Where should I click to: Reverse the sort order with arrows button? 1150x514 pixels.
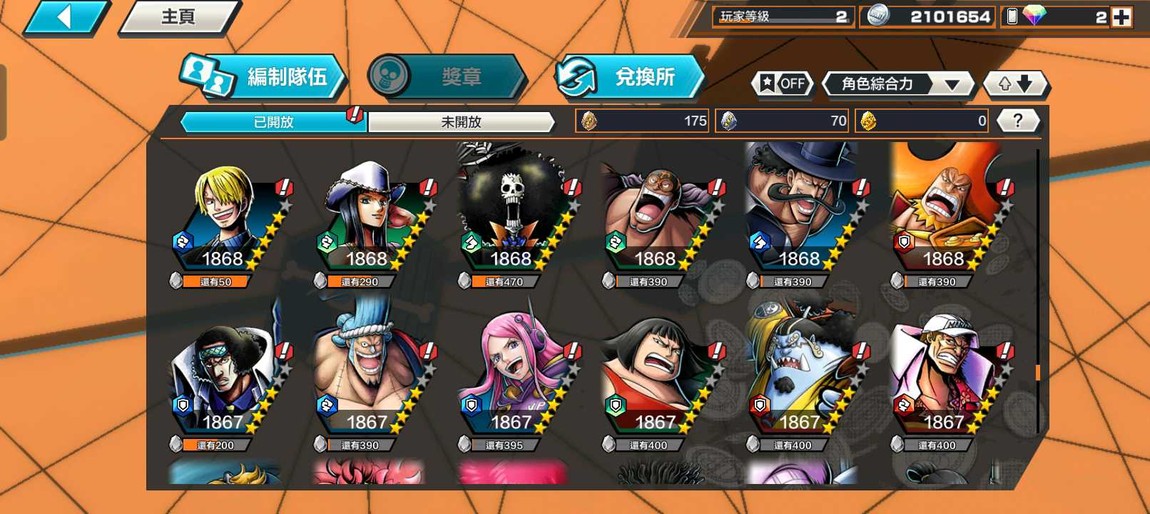(1015, 84)
